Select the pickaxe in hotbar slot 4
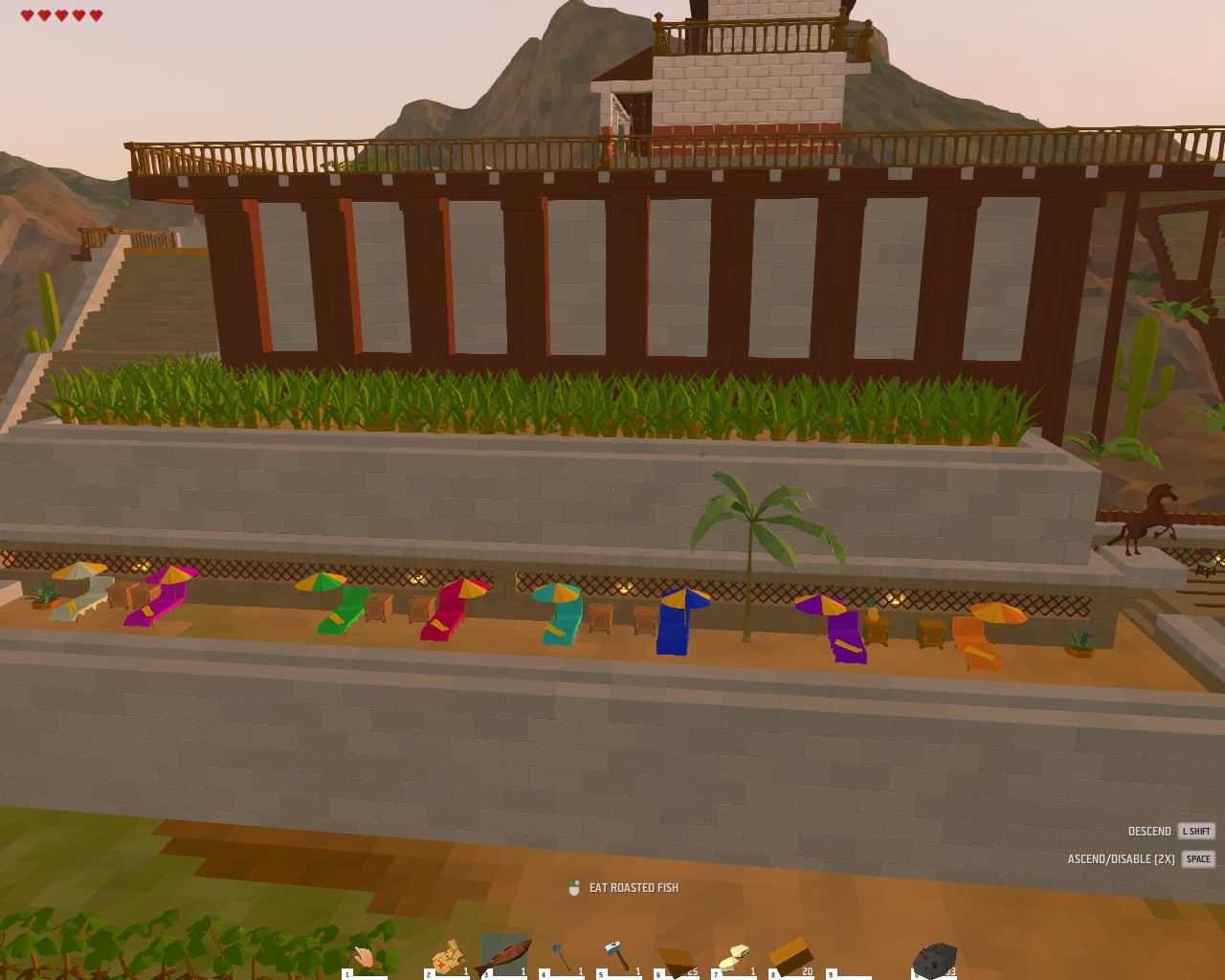Image resolution: width=1225 pixels, height=980 pixels. pyautogui.click(x=560, y=952)
